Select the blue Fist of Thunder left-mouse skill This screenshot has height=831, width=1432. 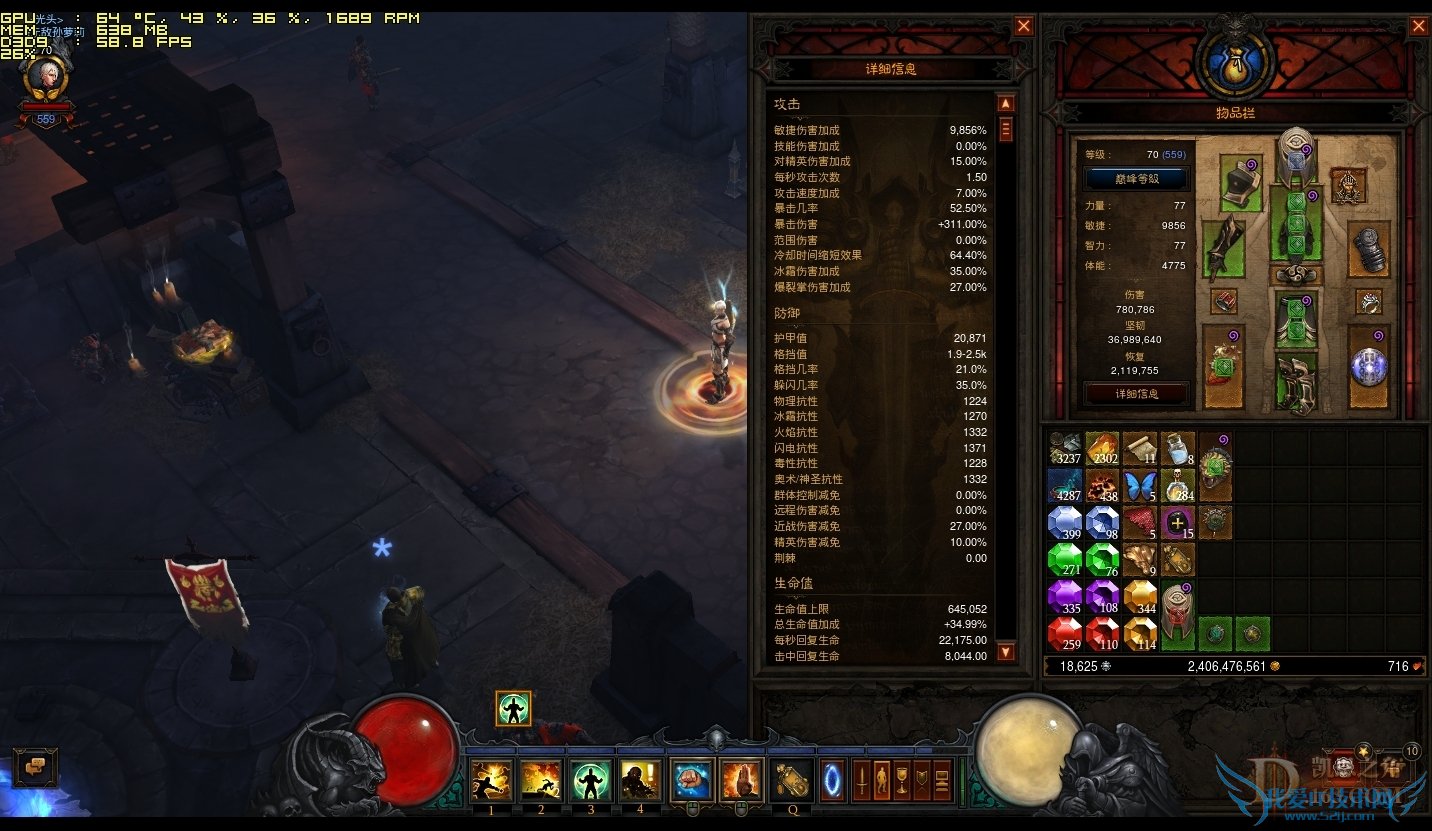coord(690,778)
